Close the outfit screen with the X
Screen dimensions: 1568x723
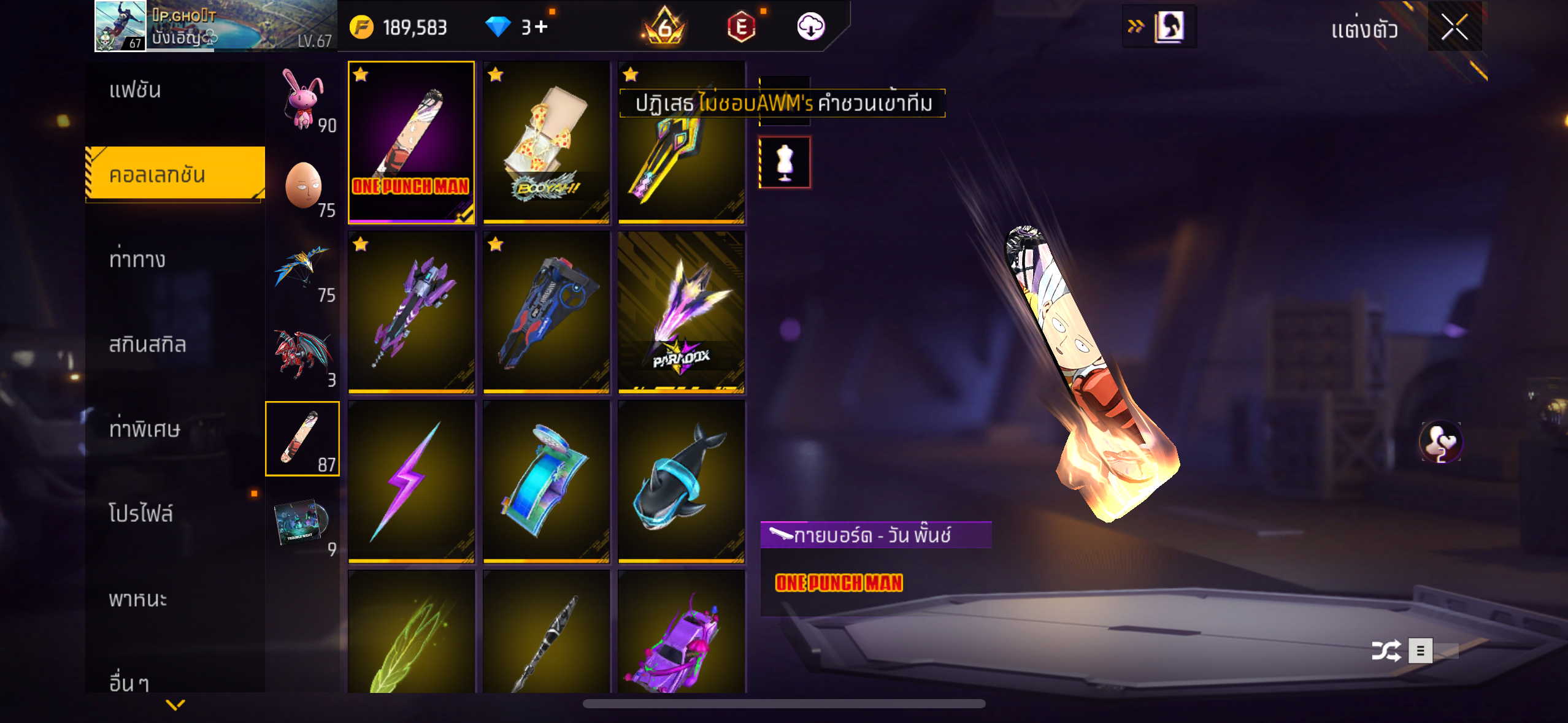(x=1454, y=27)
